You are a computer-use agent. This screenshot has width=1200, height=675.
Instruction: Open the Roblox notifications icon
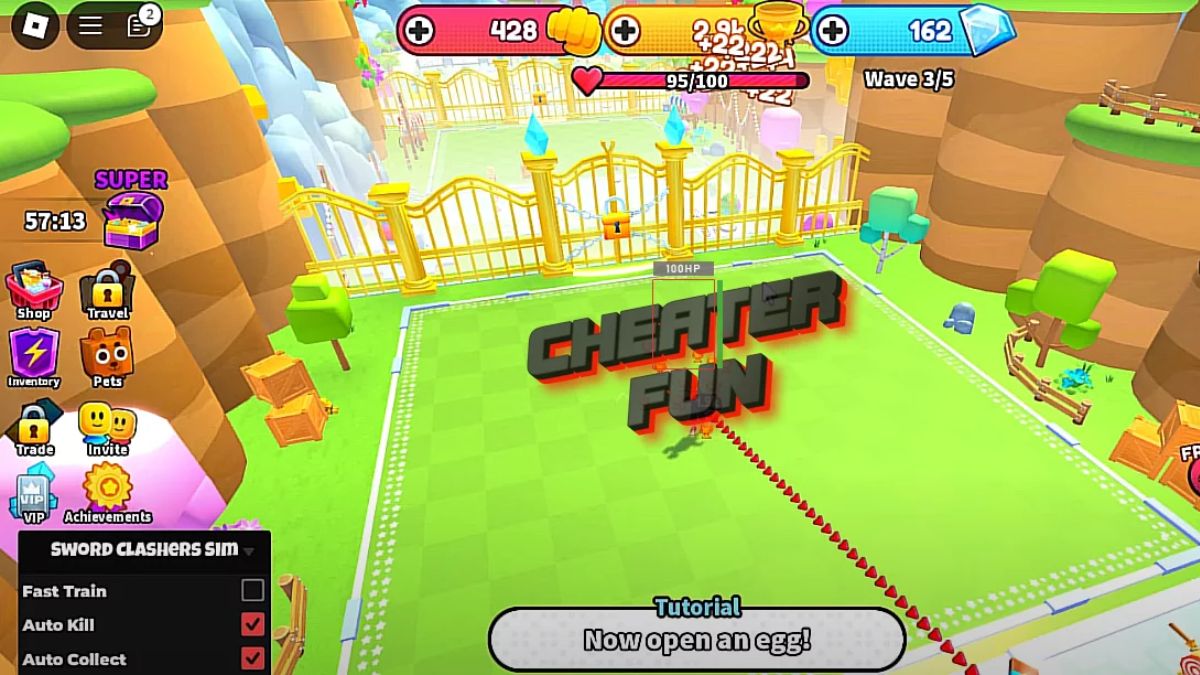click(x=140, y=25)
